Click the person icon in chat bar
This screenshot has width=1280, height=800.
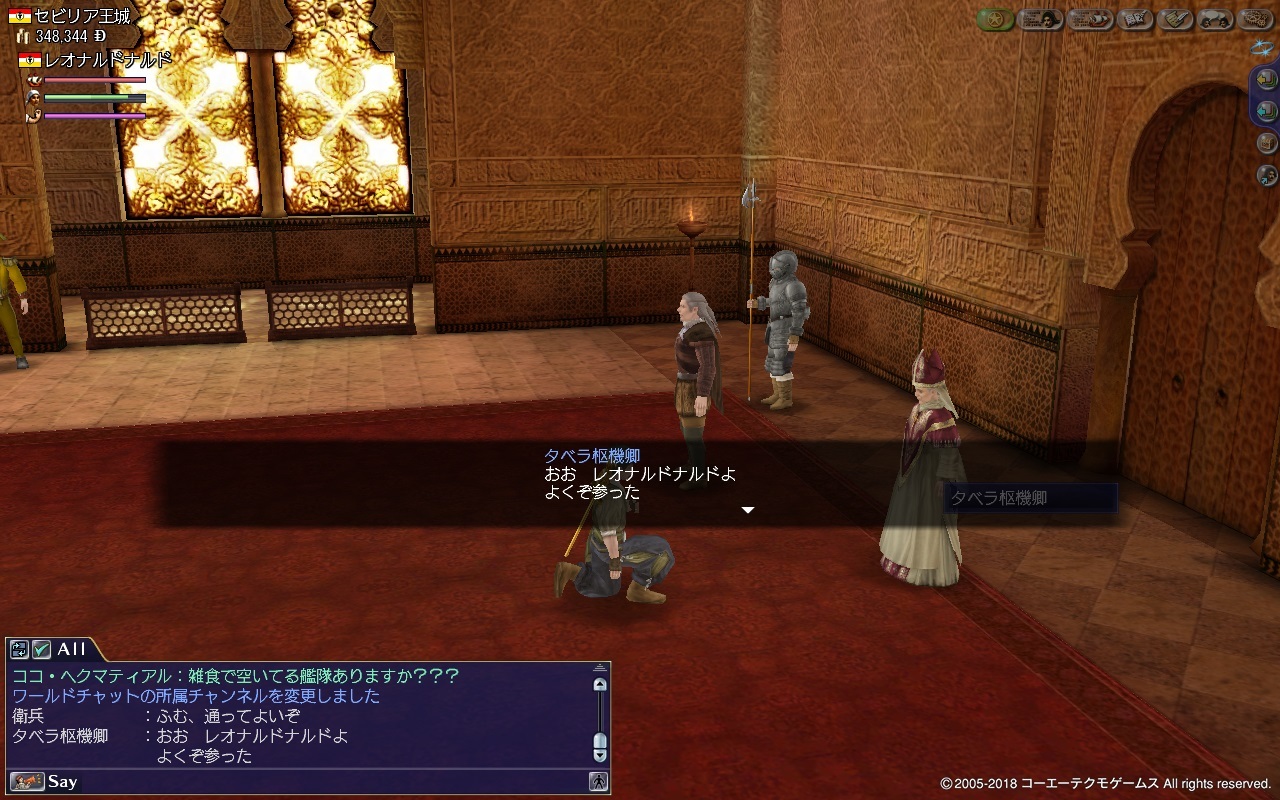(x=598, y=782)
